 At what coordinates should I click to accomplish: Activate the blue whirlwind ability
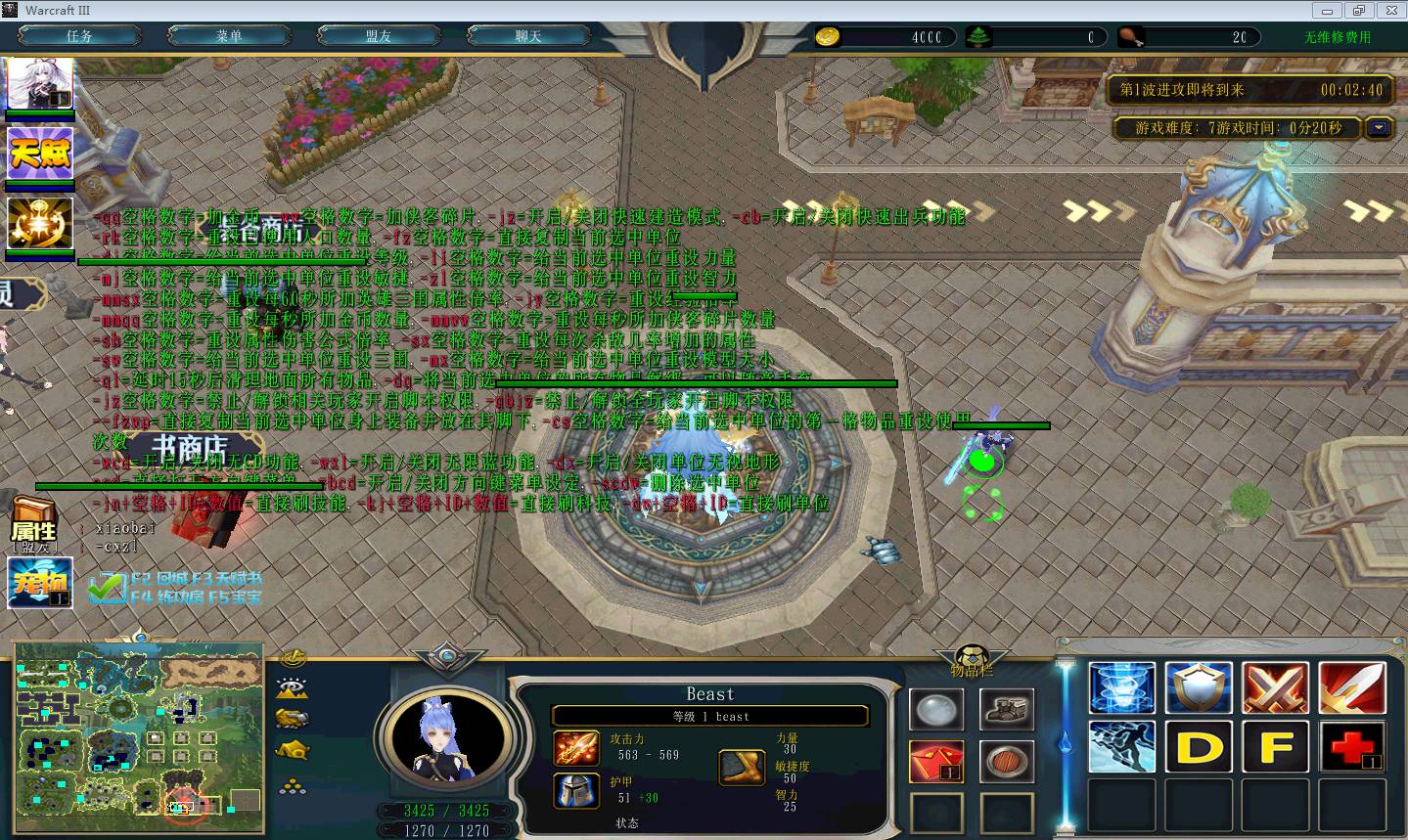(1121, 686)
